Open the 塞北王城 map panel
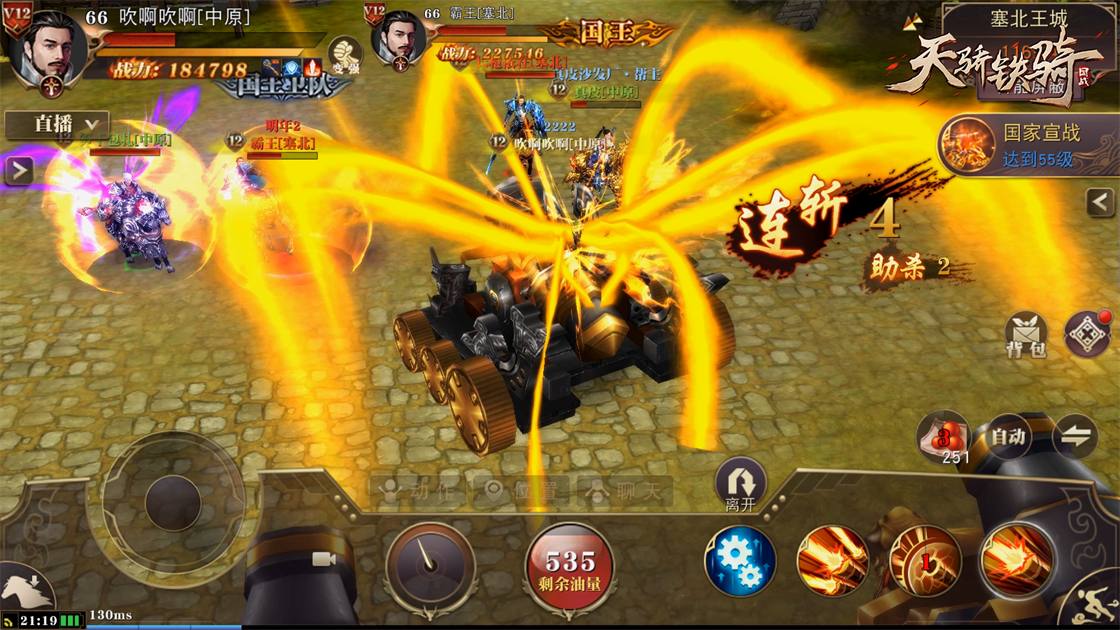 (1028, 19)
